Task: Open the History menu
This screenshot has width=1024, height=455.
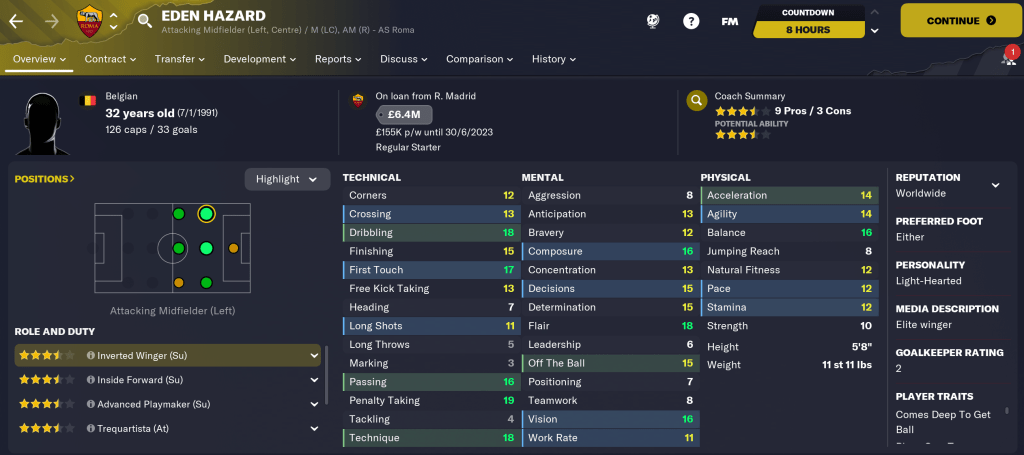Action: click(x=554, y=59)
